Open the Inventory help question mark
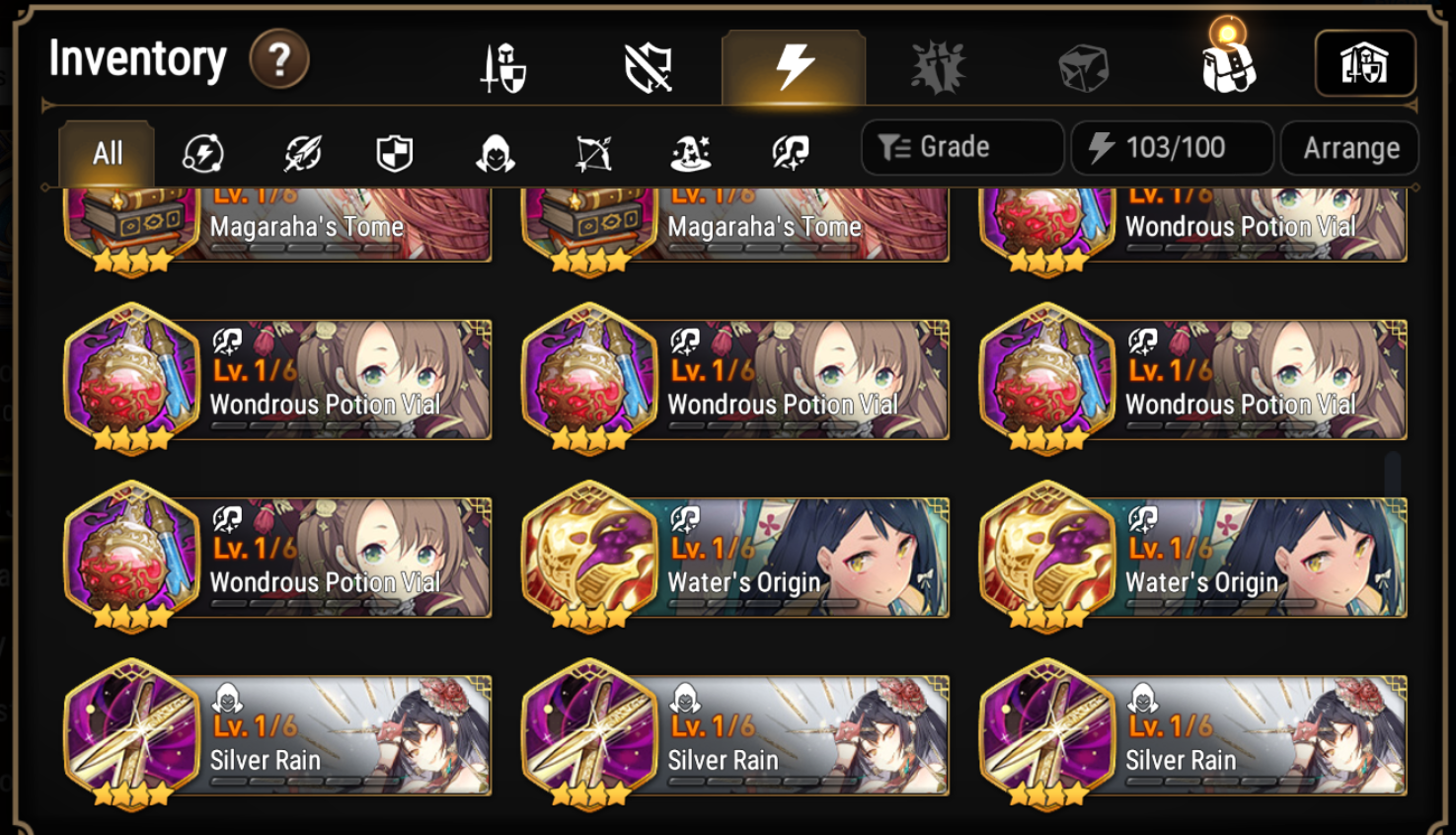This screenshot has height=835, width=1456. click(279, 59)
